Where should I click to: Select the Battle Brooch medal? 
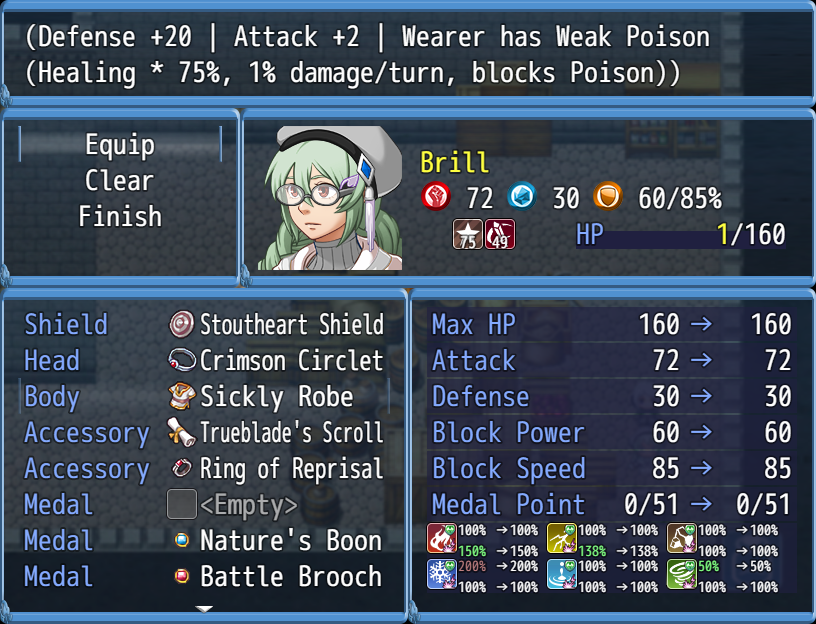point(277,577)
